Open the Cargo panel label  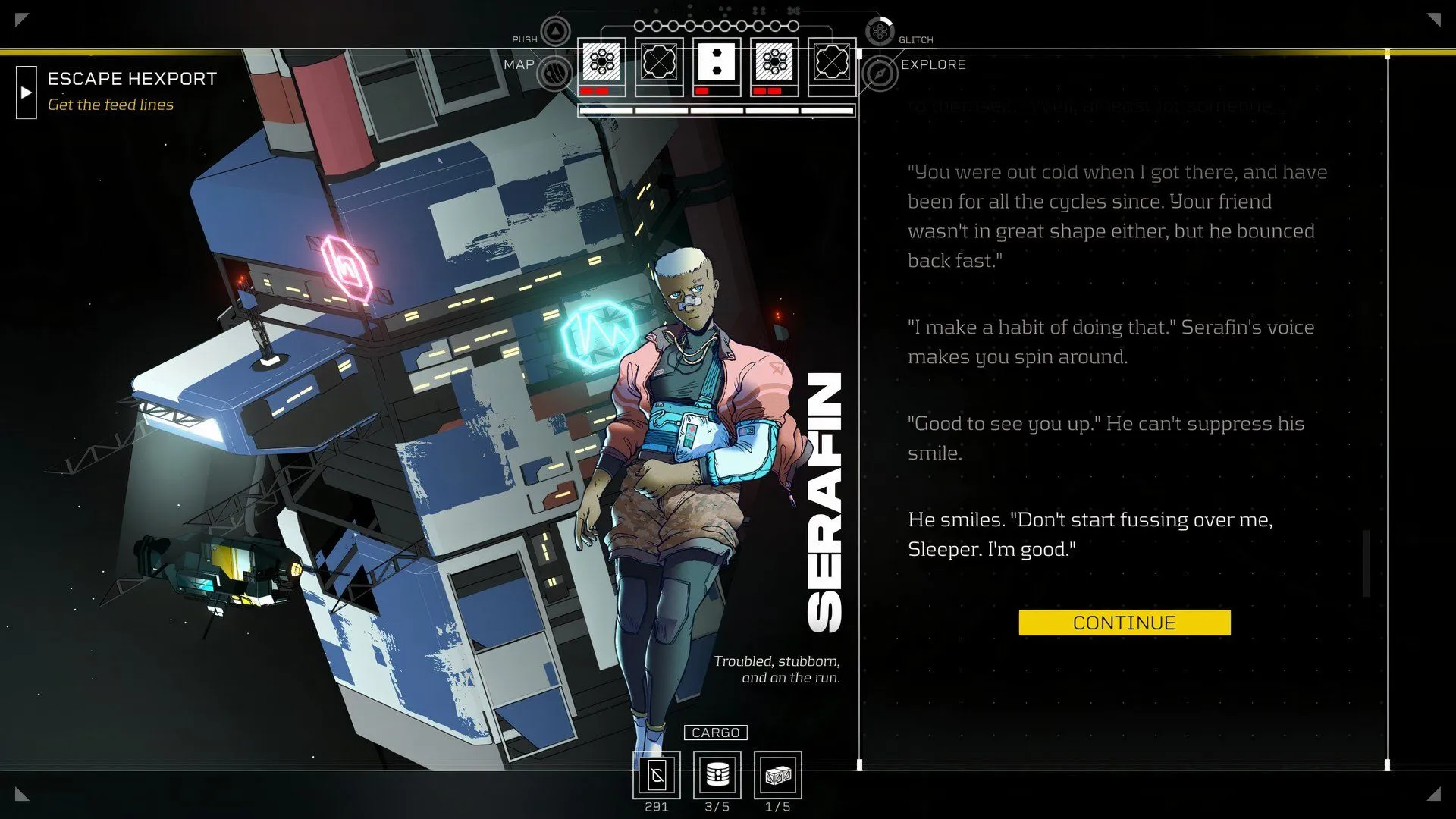[715, 733]
